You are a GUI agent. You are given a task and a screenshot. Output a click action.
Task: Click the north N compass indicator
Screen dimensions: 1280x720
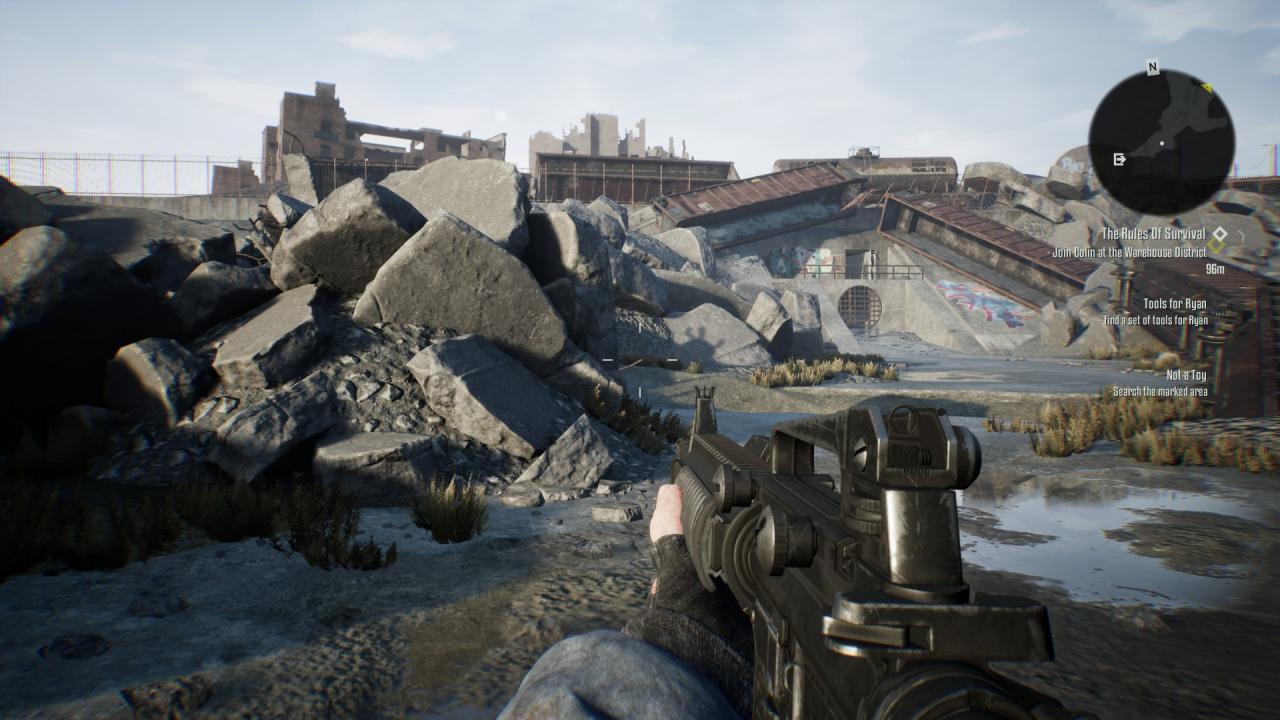pos(1152,68)
